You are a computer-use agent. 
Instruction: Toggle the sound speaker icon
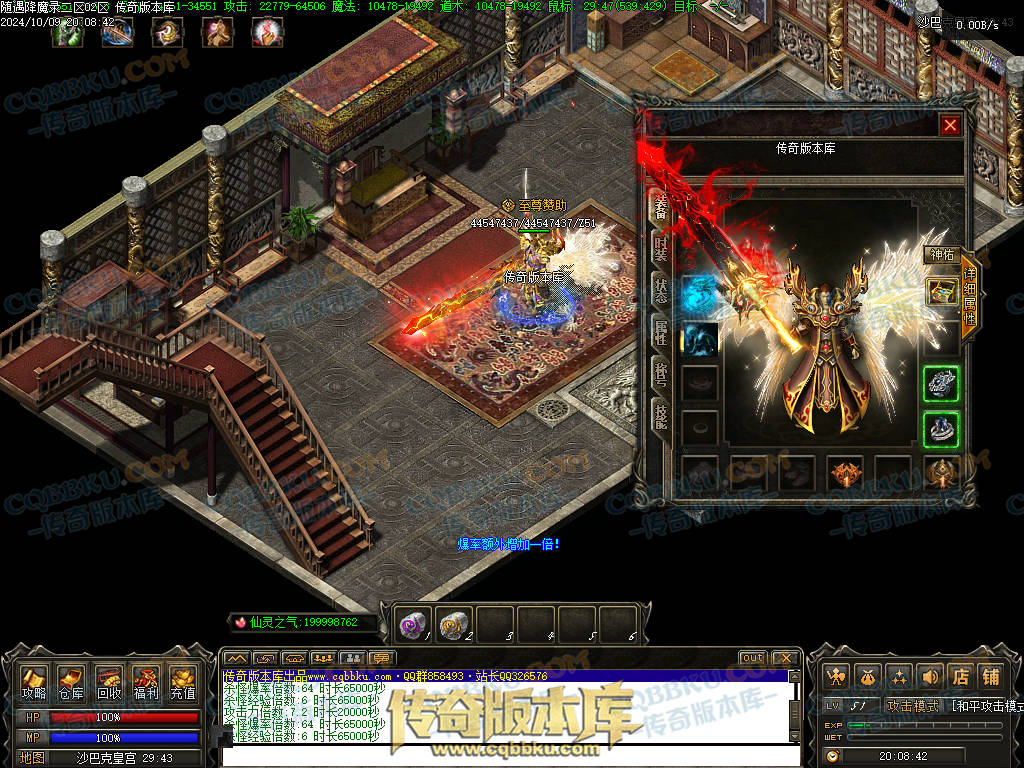point(930,676)
